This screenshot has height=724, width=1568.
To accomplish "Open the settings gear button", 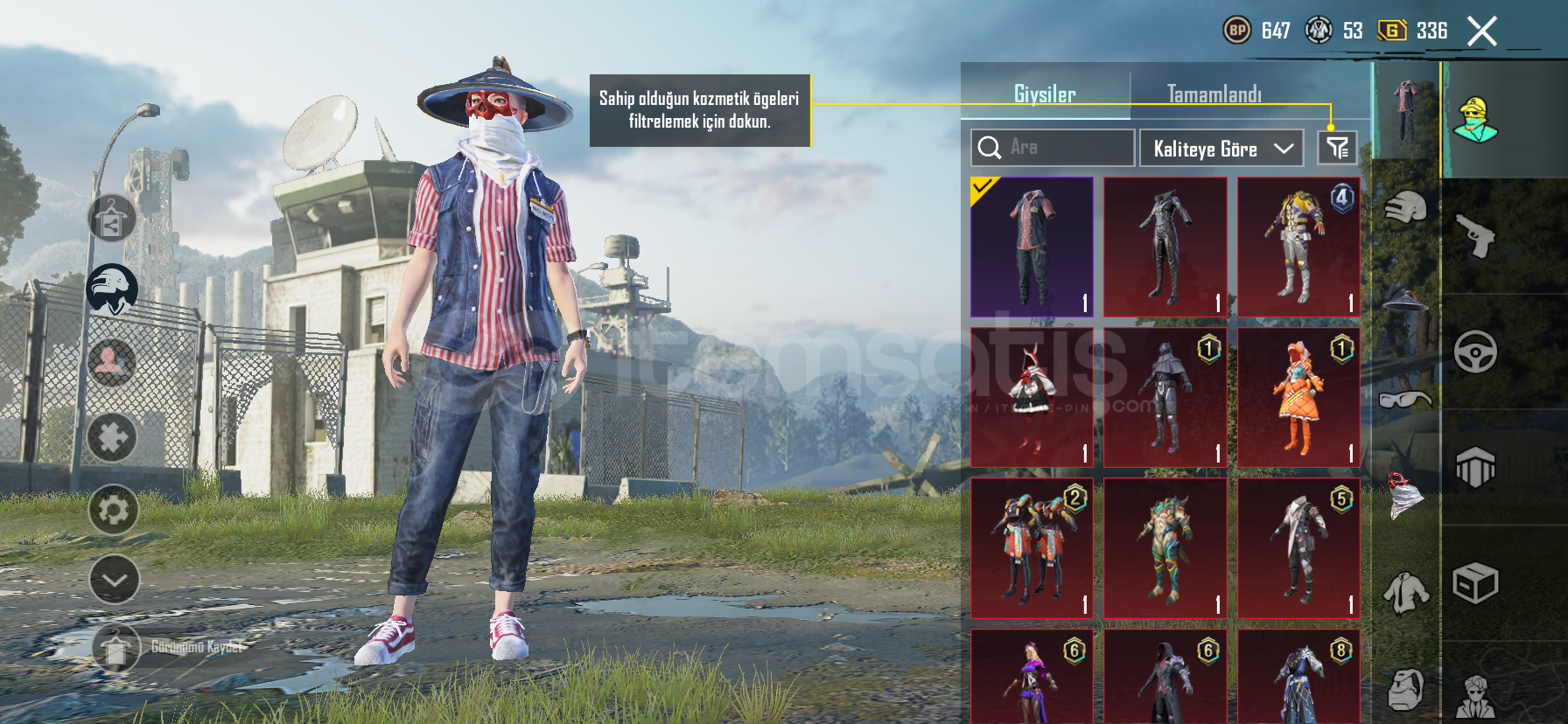I will pos(114,510).
